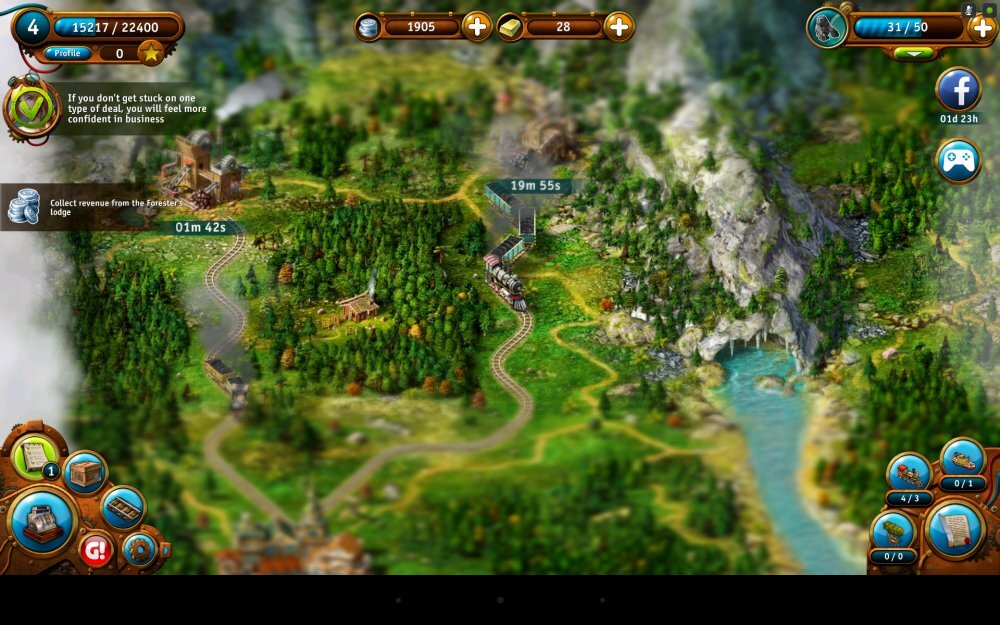This screenshot has height=625, width=1000.
Task: Show the ships list icon
Action: (x=963, y=458)
